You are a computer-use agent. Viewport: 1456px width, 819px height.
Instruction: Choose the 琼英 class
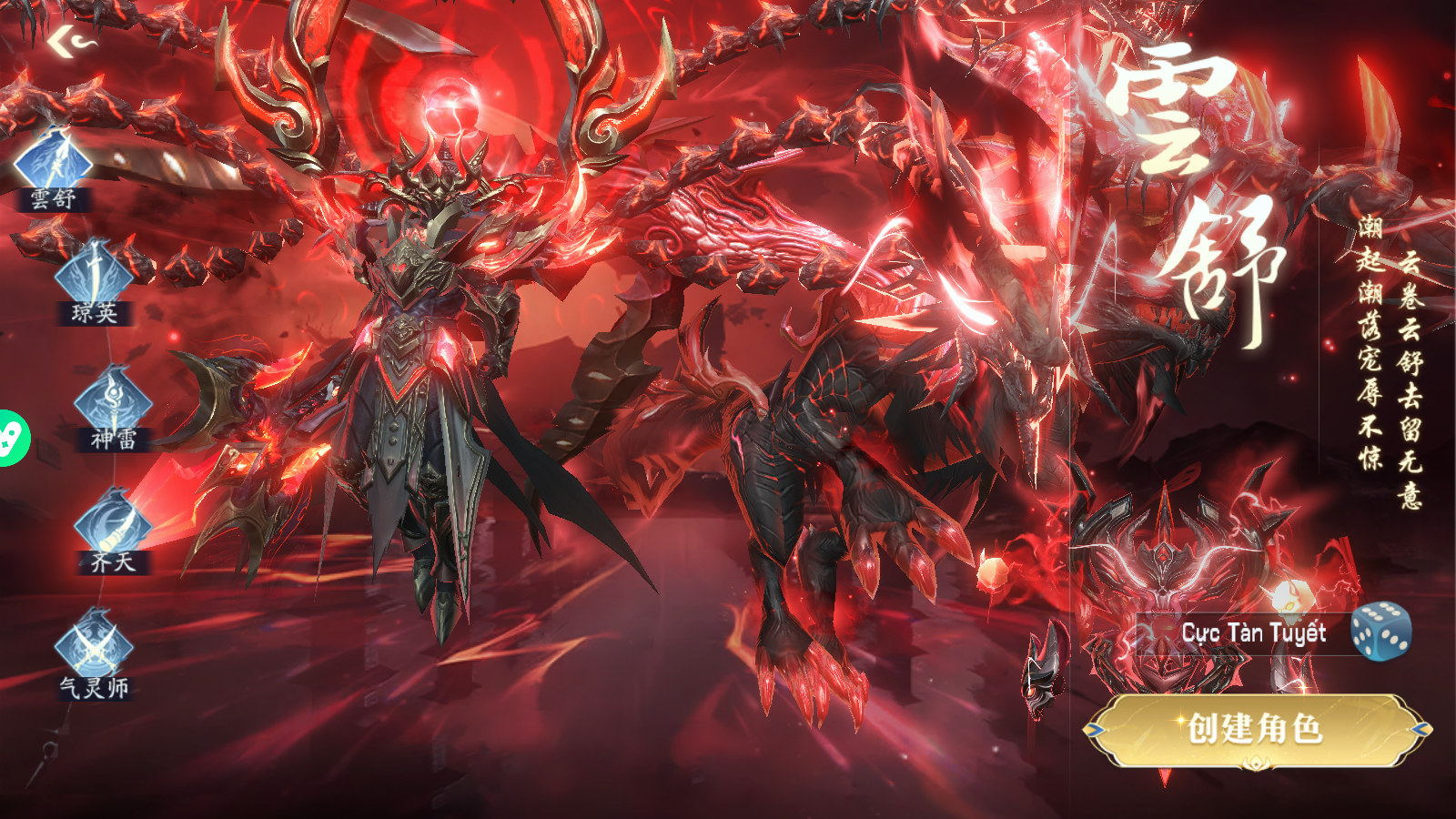94,279
